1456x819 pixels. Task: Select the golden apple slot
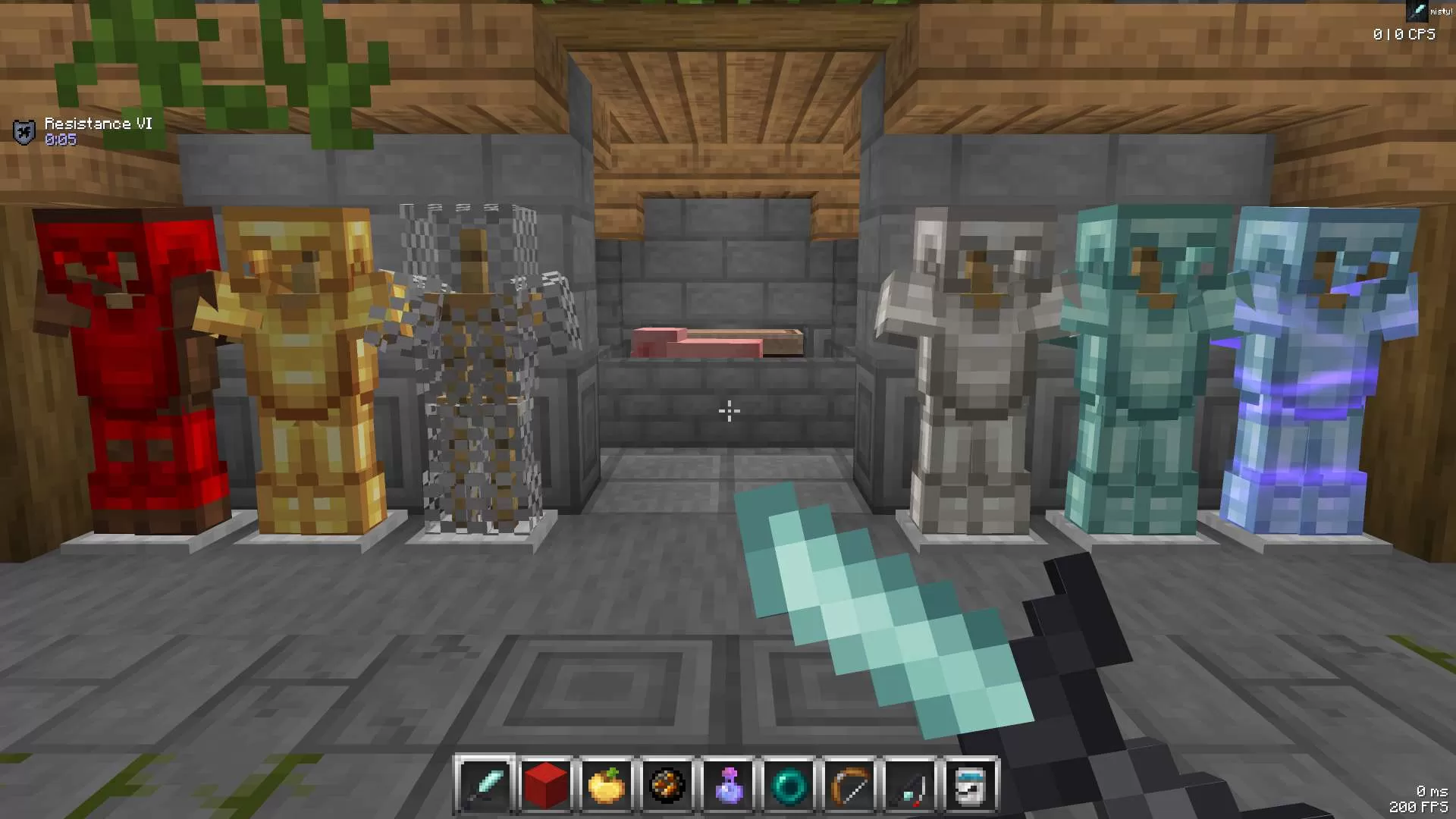coord(607,786)
